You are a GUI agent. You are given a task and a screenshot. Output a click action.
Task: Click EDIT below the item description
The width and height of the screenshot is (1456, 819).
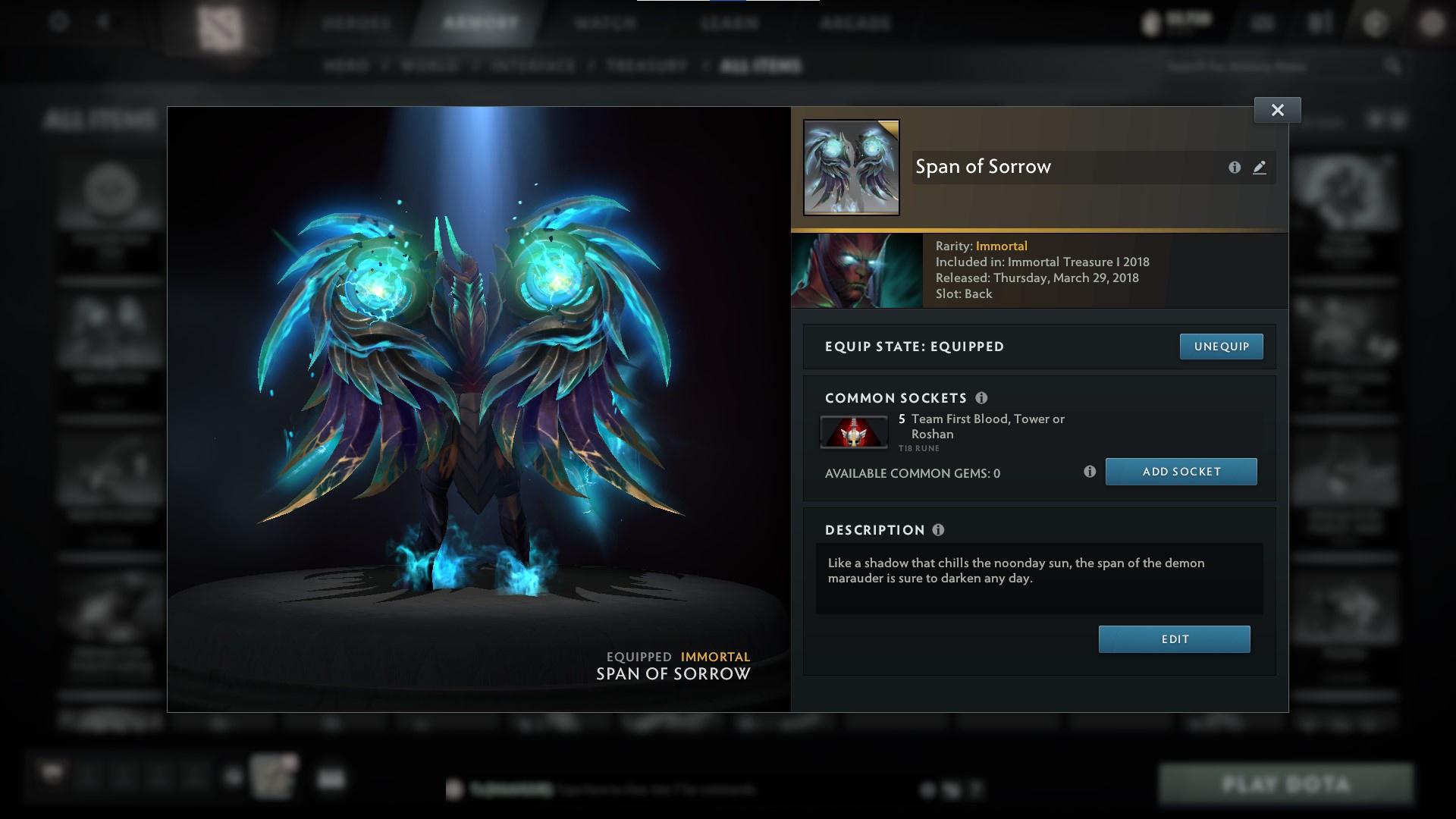(1174, 639)
